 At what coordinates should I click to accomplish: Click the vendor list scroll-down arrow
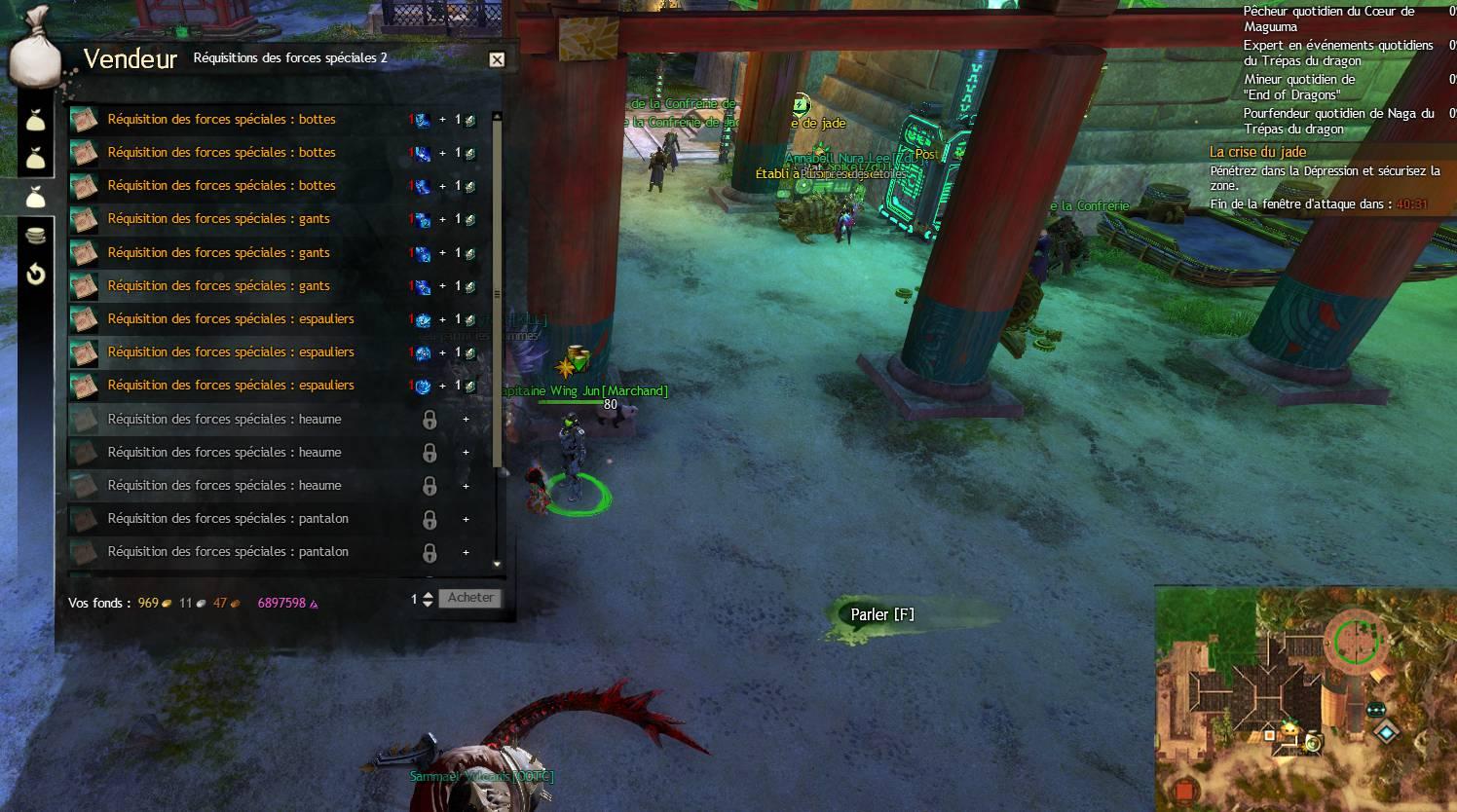coord(498,564)
